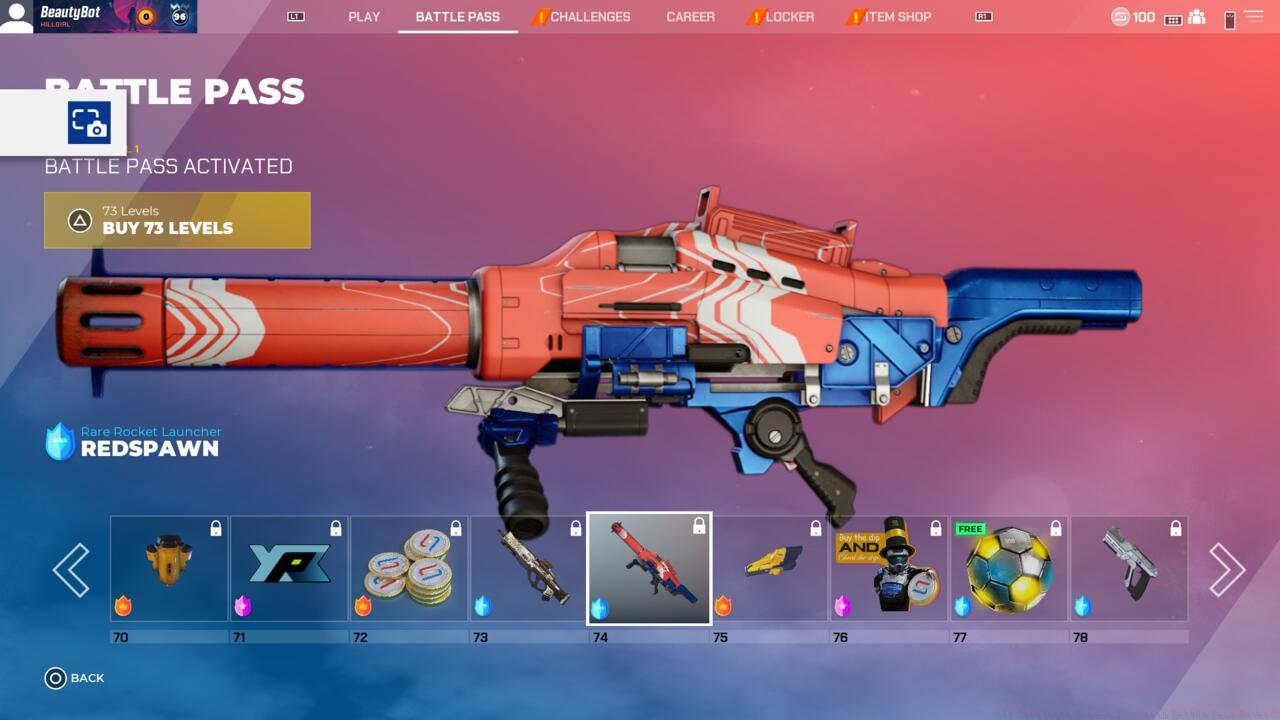Select the level 72 coin stack reward
Image resolution: width=1280 pixels, height=720 pixels.
(x=409, y=569)
